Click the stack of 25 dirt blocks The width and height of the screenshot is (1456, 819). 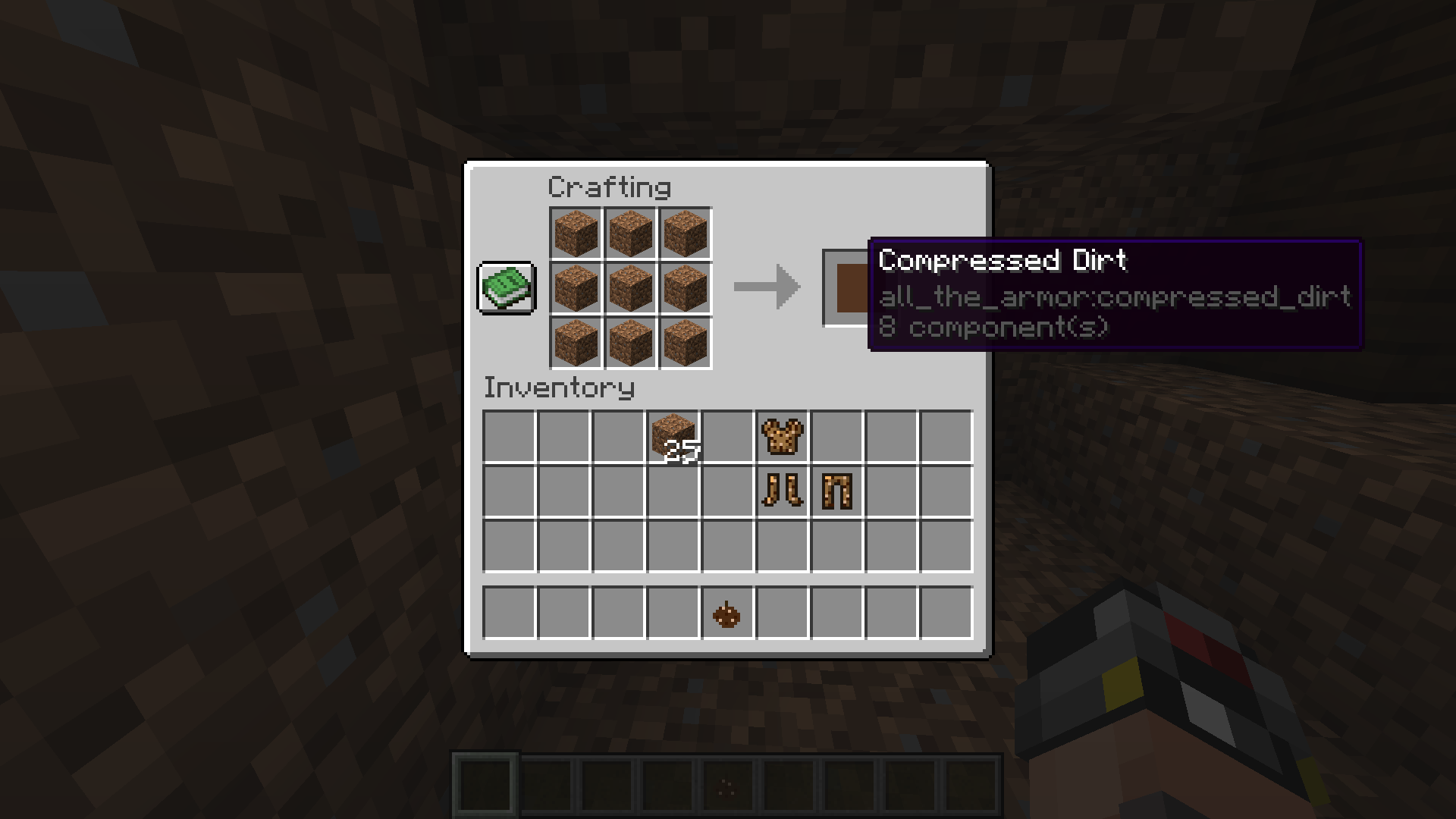672,435
